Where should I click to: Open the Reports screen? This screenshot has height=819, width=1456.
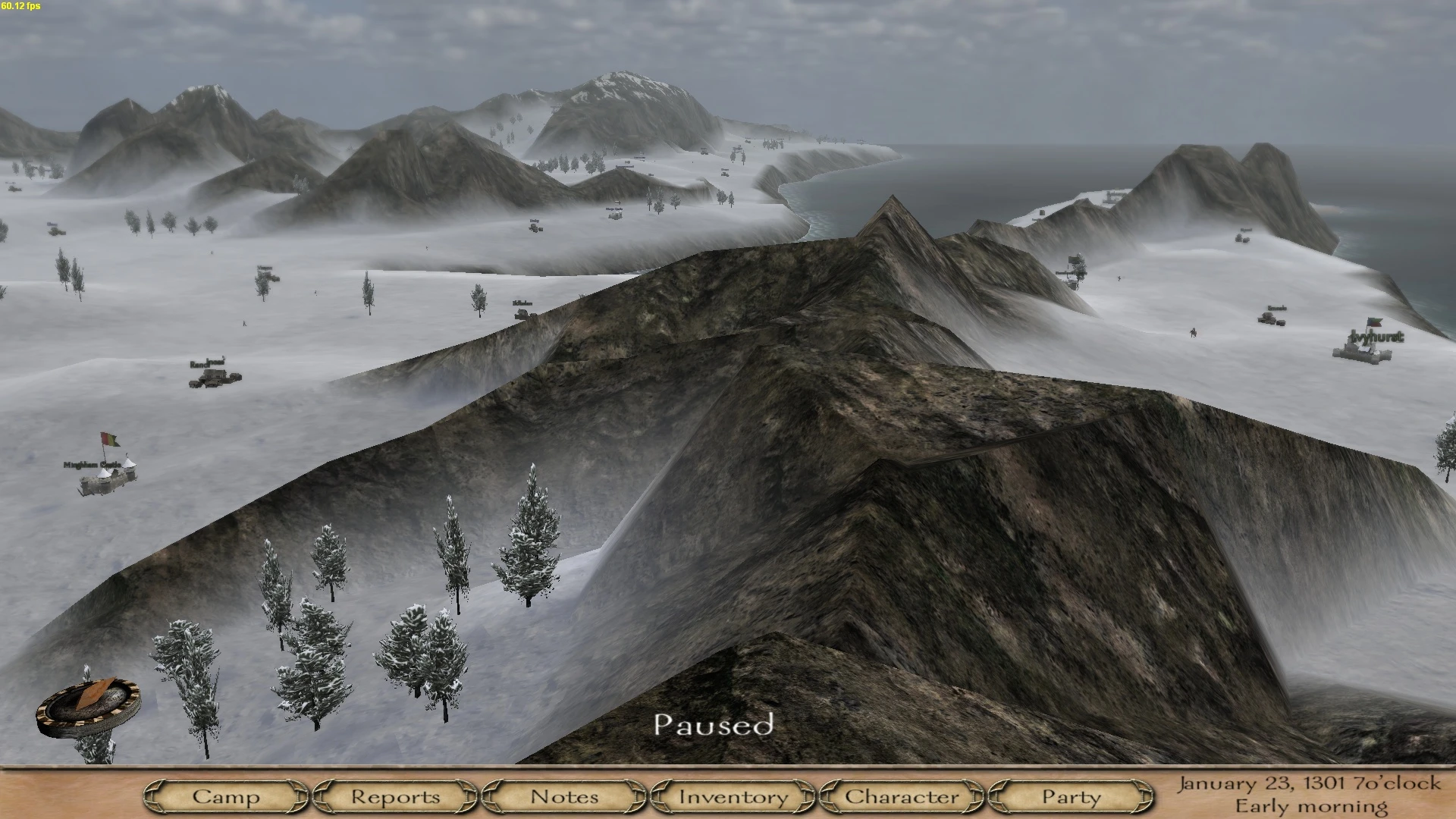pyautogui.click(x=394, y=797)
